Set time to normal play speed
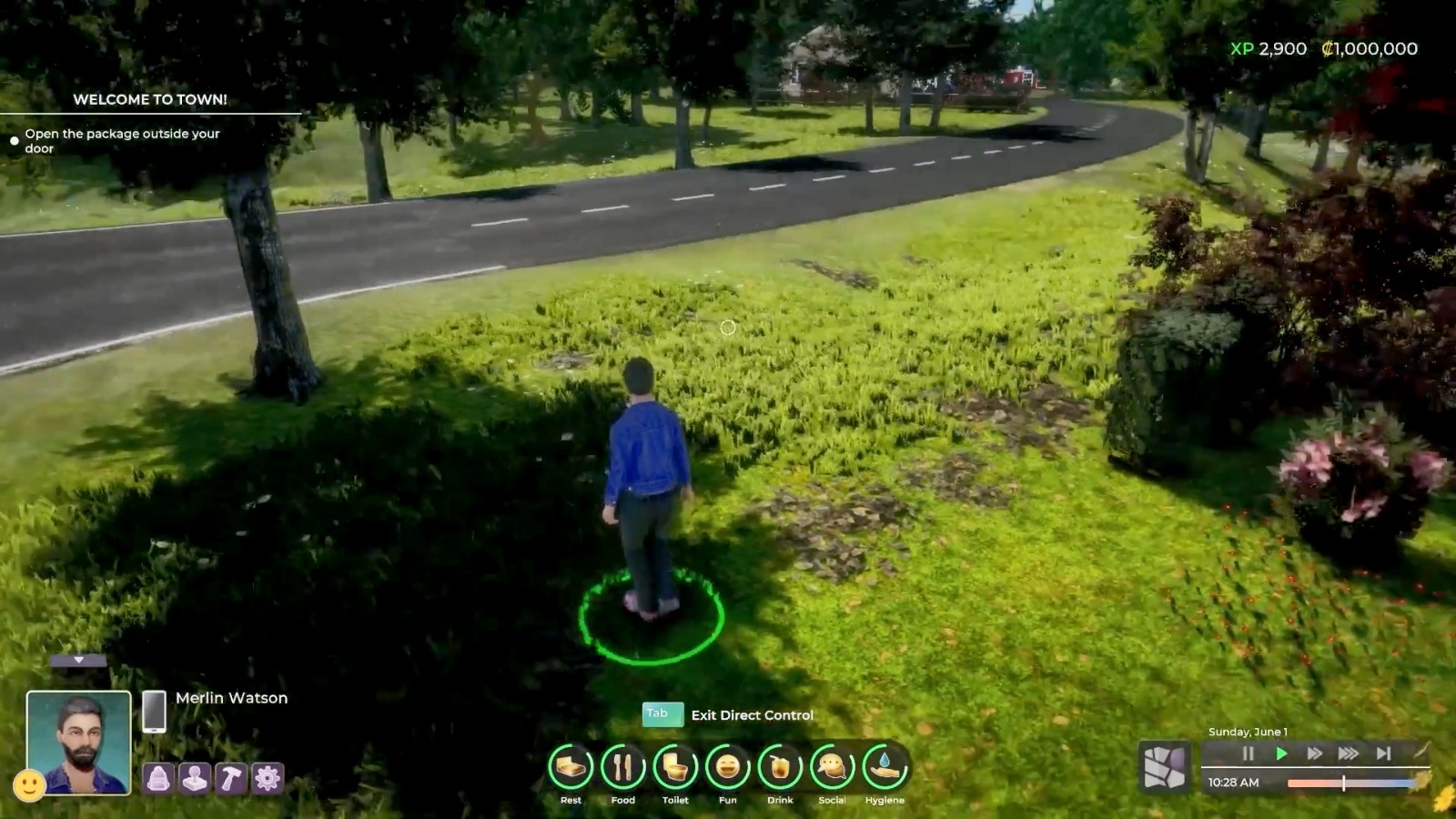This screenshot has height=819, width=1456. point(1281,753)
